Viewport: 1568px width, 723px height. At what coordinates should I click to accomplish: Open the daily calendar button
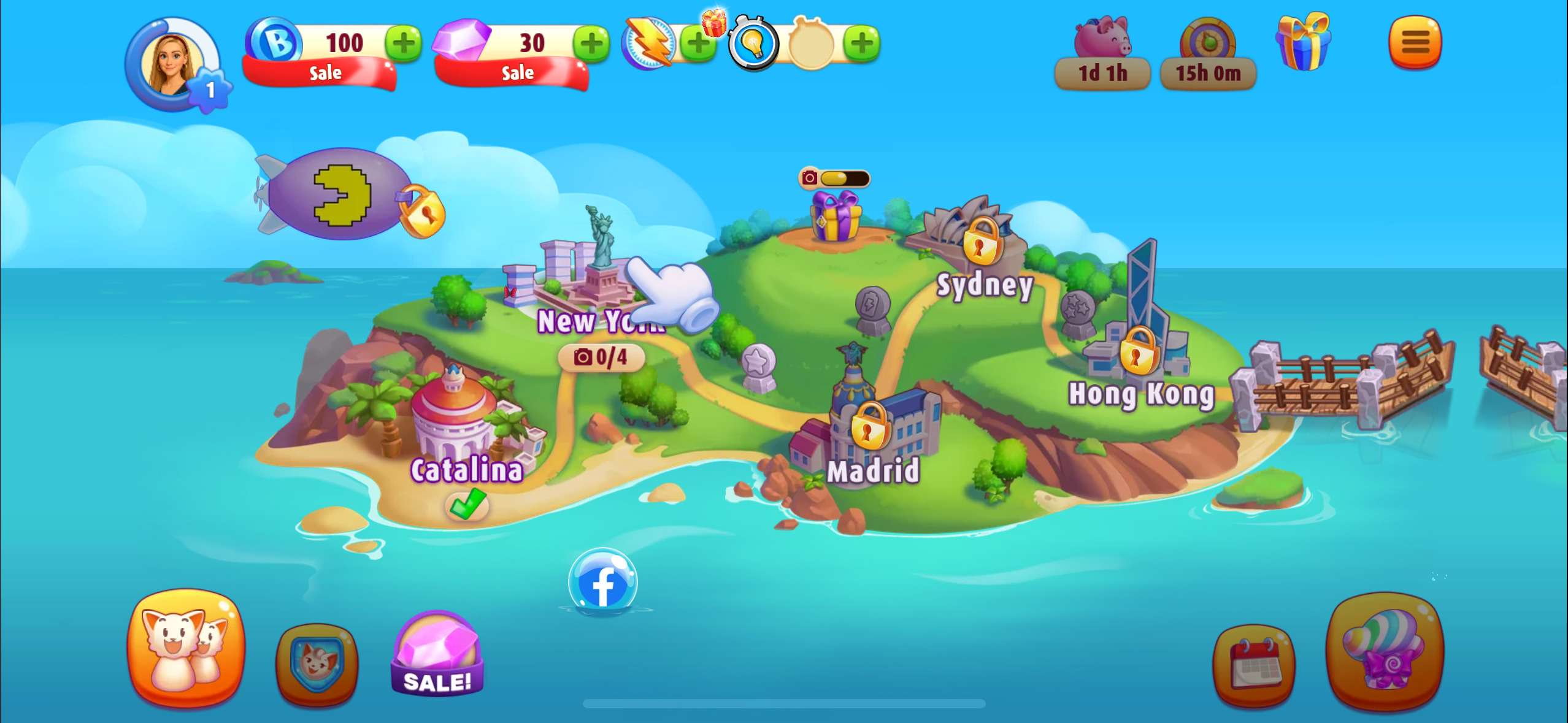pyautogui.click(x=1255, y=665)
